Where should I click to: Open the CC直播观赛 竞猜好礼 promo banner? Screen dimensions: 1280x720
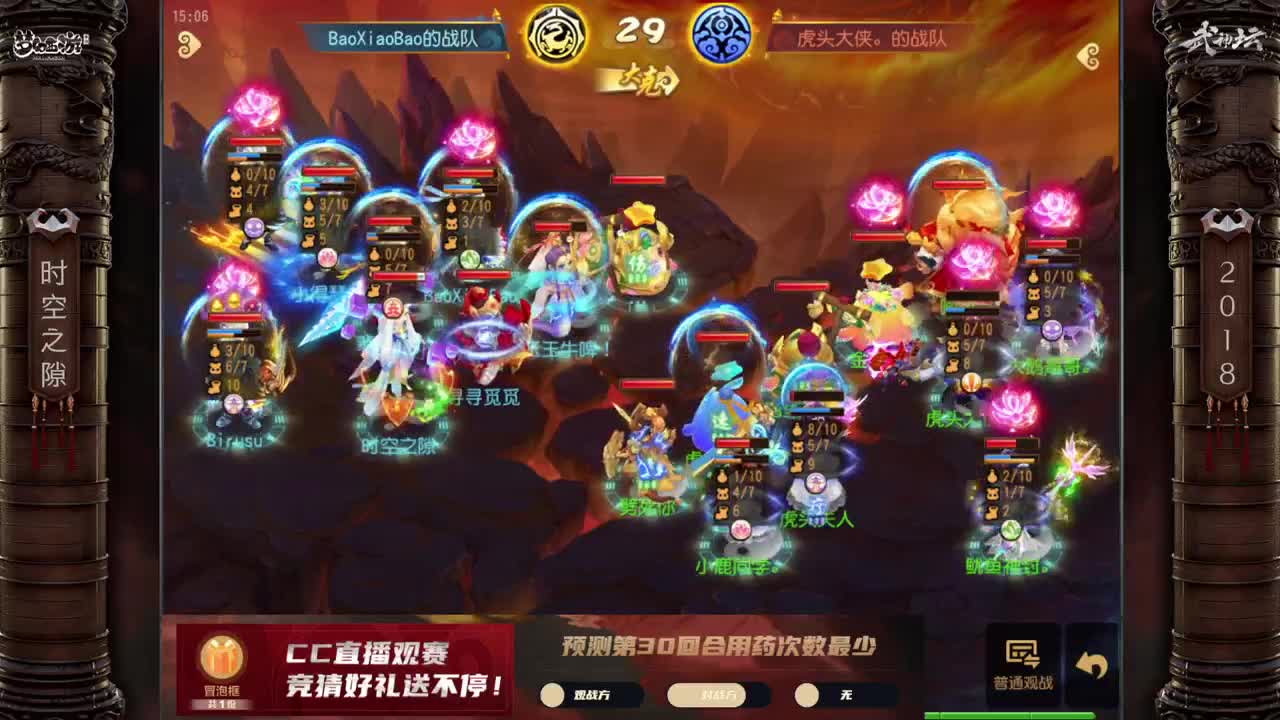pyautogui.click(x=395, y=665)
